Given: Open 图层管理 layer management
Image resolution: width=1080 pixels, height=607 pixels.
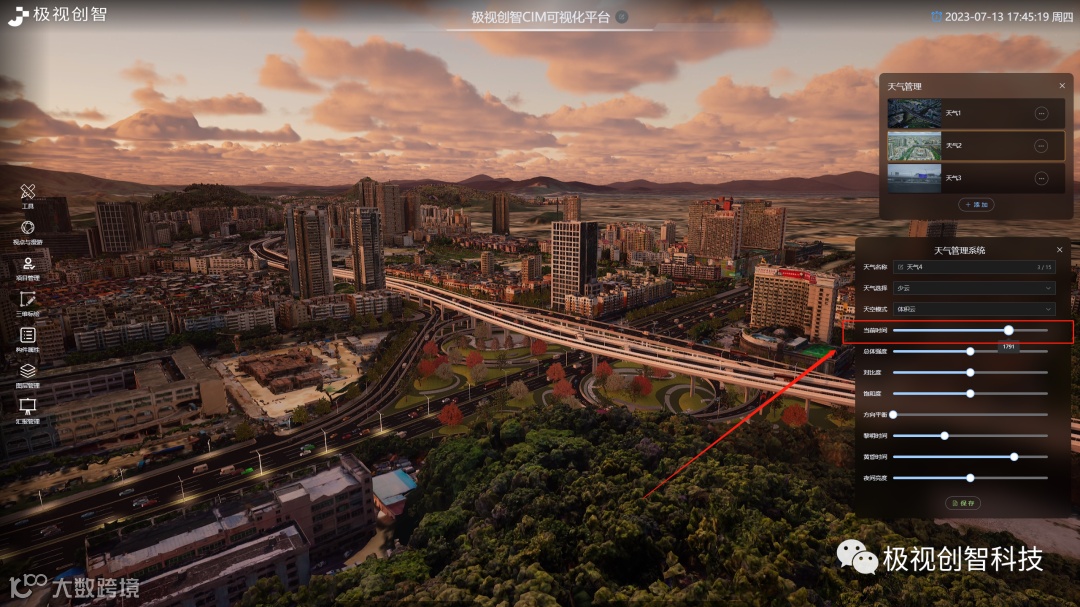Looking at the screenshot, I should [x=28, y=373].
